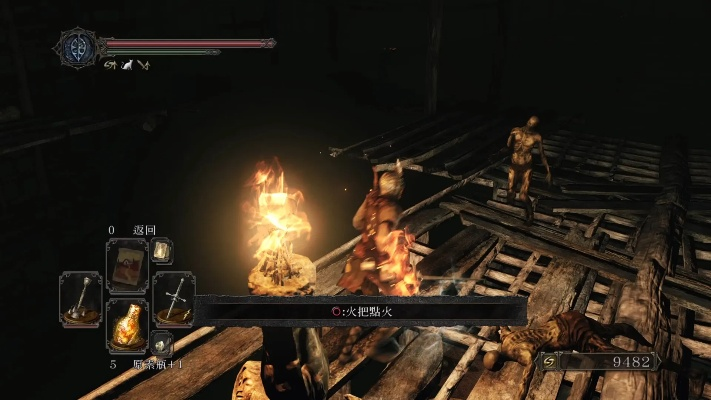
Task: Click the small next-item slot by the flask
Action: pyautogui.click(x=162, y=344)
